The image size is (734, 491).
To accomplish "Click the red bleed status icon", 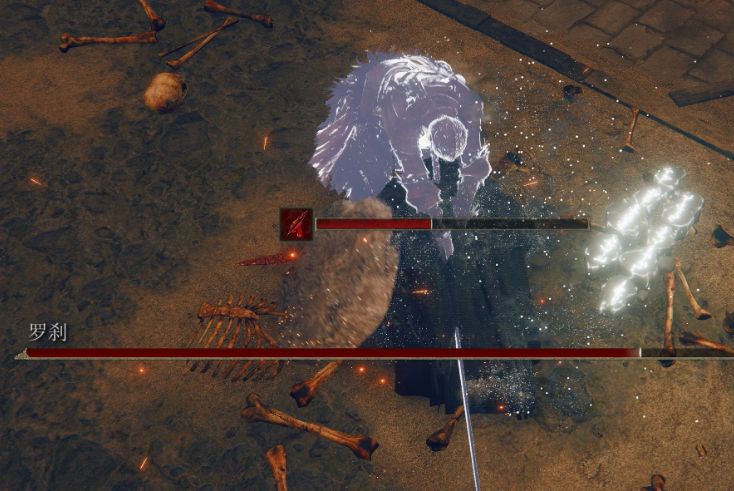I will pos(295,223).
